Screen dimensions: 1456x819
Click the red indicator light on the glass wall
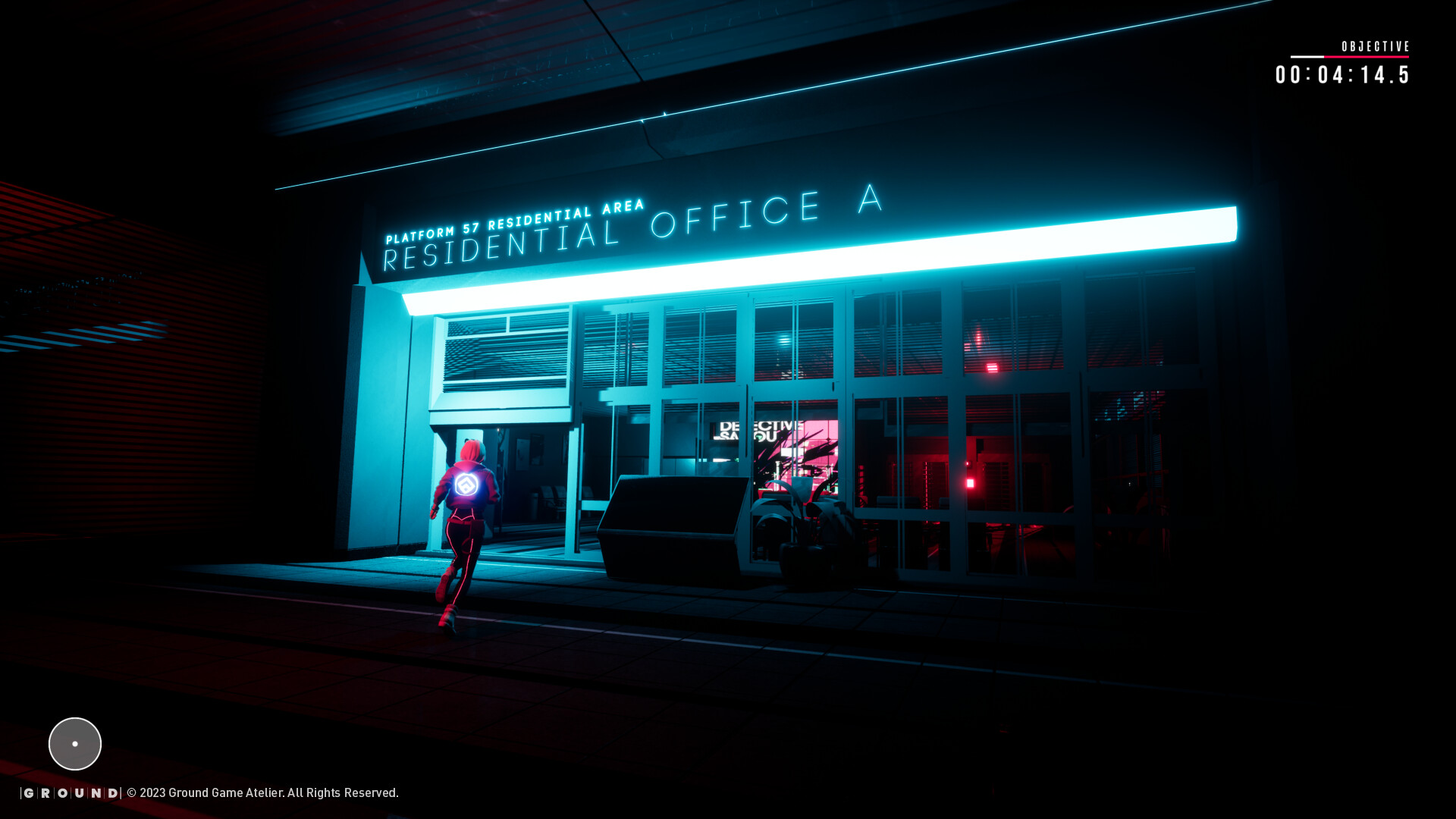[968, 482]
